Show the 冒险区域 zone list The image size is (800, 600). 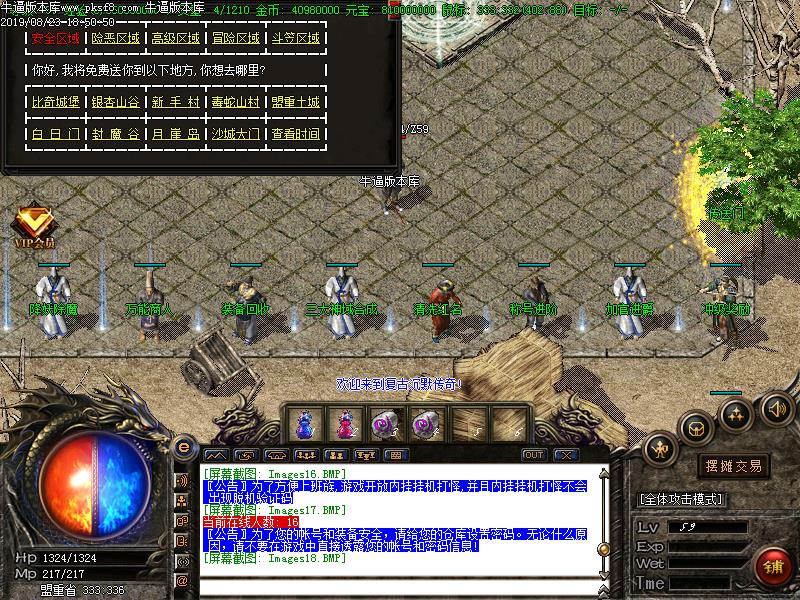(x=235, y=39)
